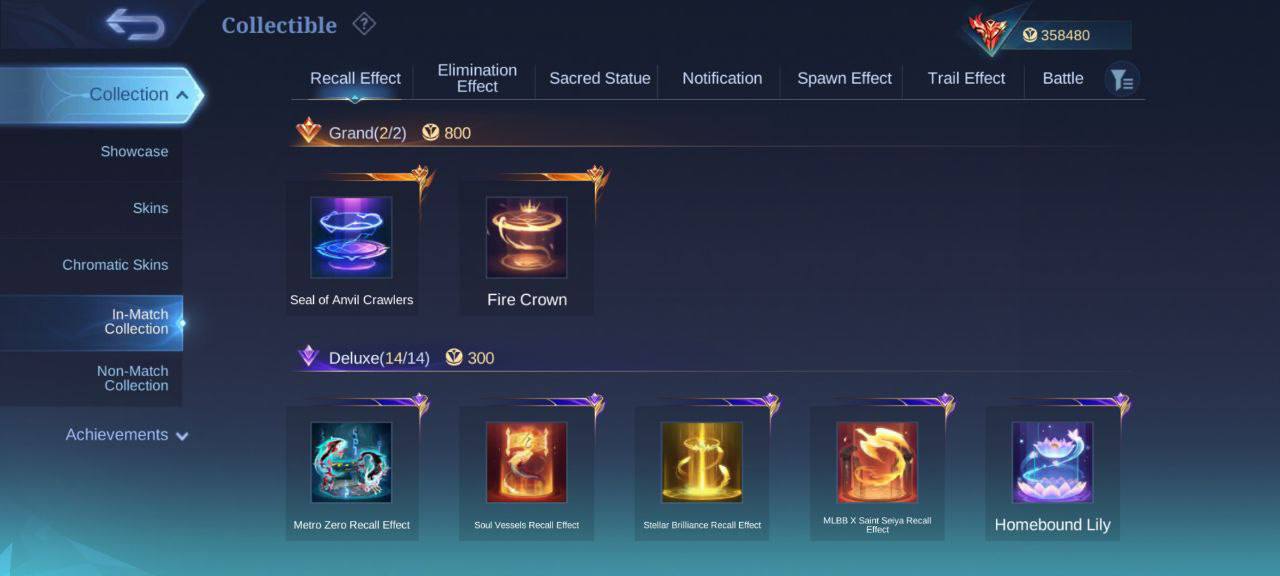
Task: Expand the Achievements section
Action: tap(126, 435)
